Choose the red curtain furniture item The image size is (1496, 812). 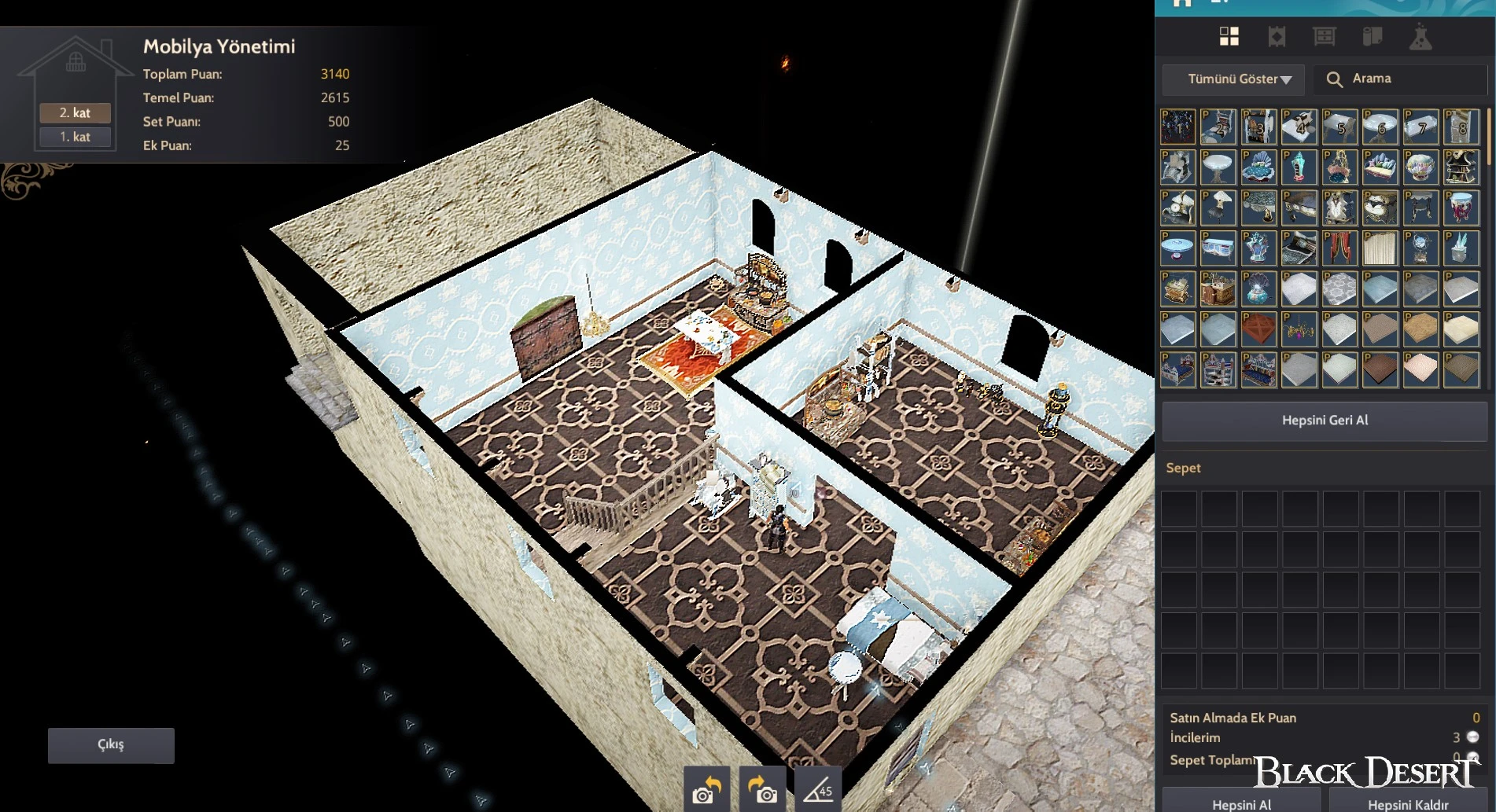click(x=1339, y=248)
